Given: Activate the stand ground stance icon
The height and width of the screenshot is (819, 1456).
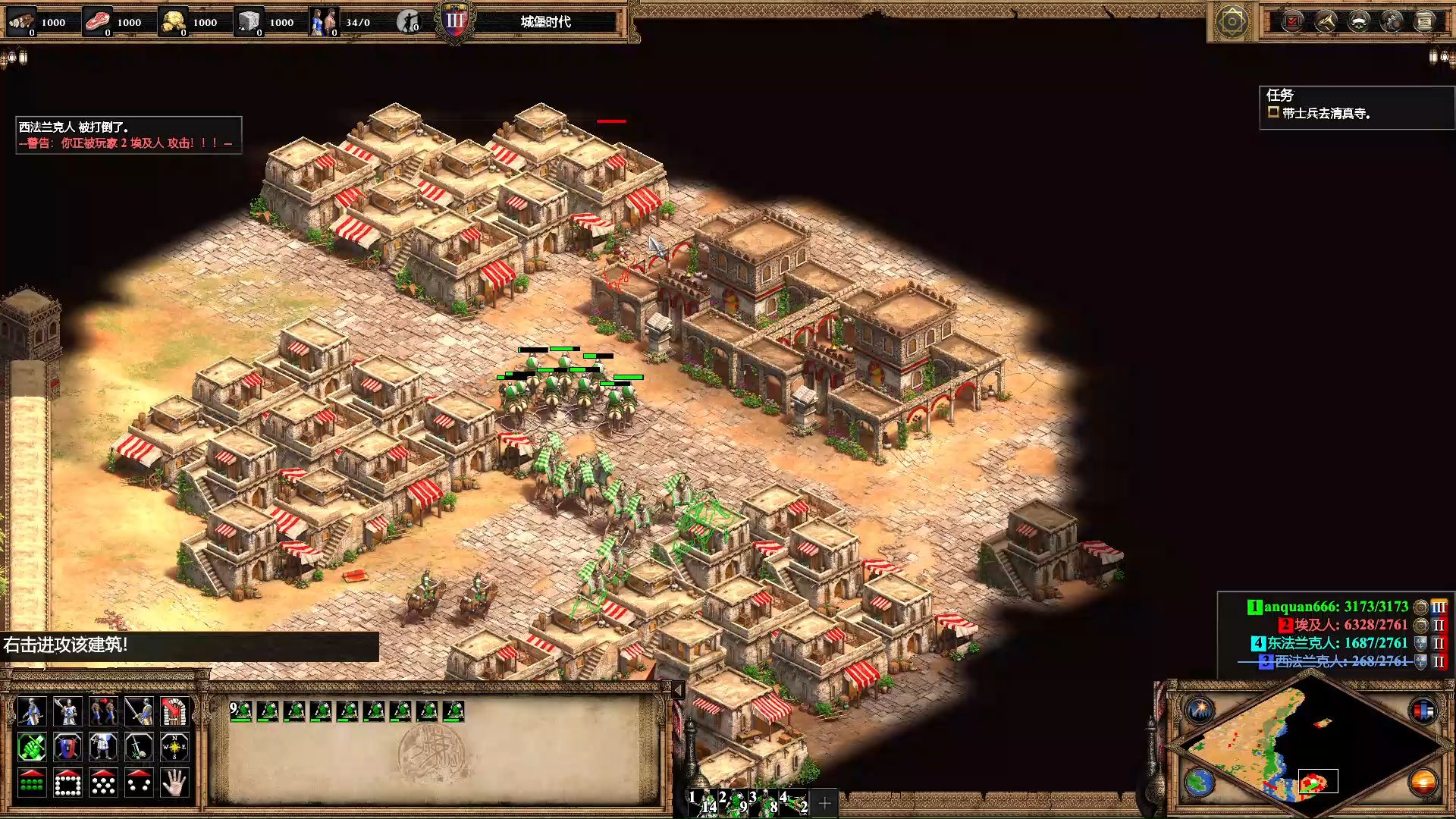Looking at the screenshot, I should (103, 748).
